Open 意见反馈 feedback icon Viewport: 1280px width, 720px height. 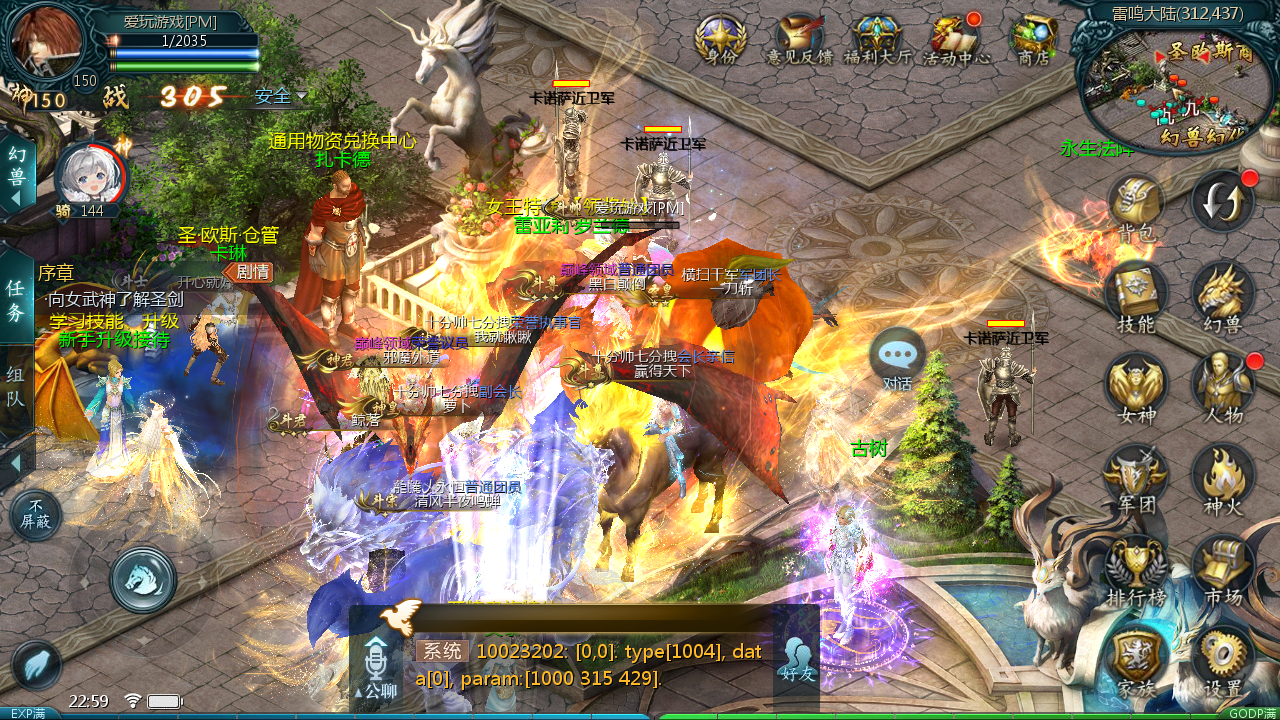pos(799,39)
